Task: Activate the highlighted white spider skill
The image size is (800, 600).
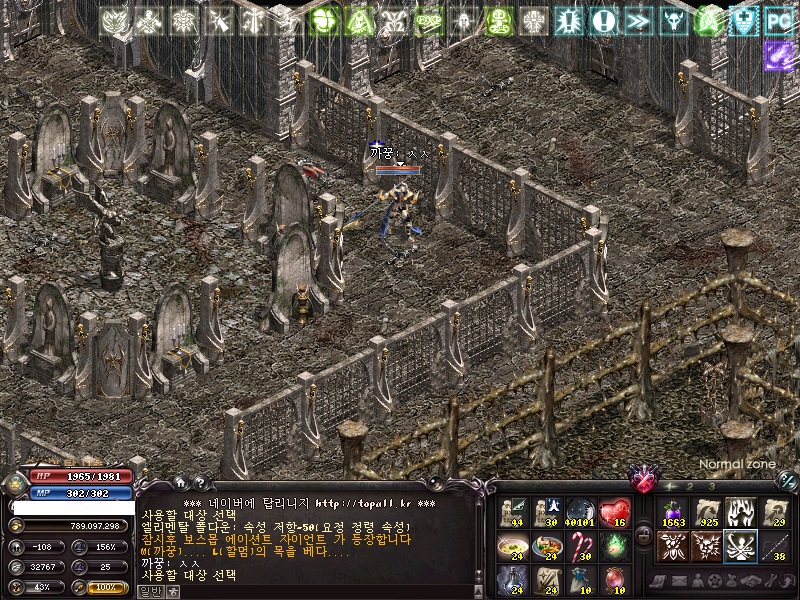Action: 740,546
